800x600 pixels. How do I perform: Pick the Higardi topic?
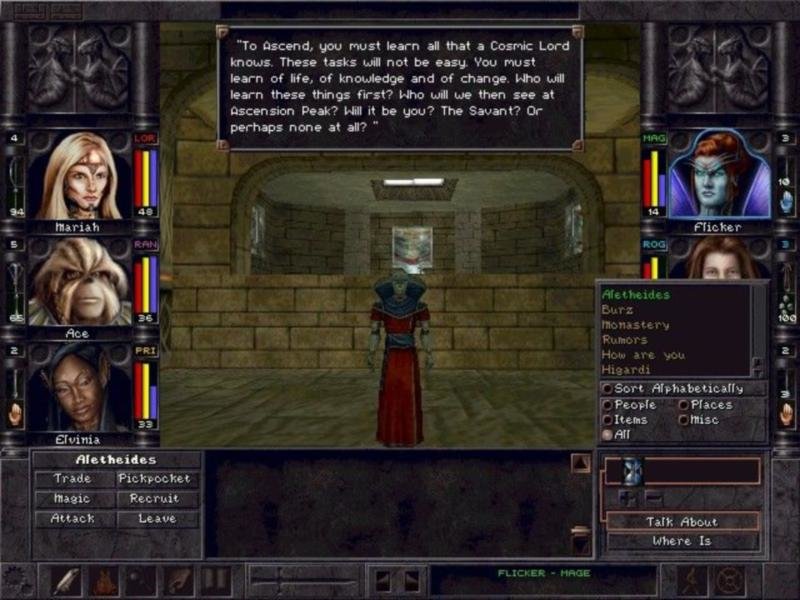[x=628, y=370]
